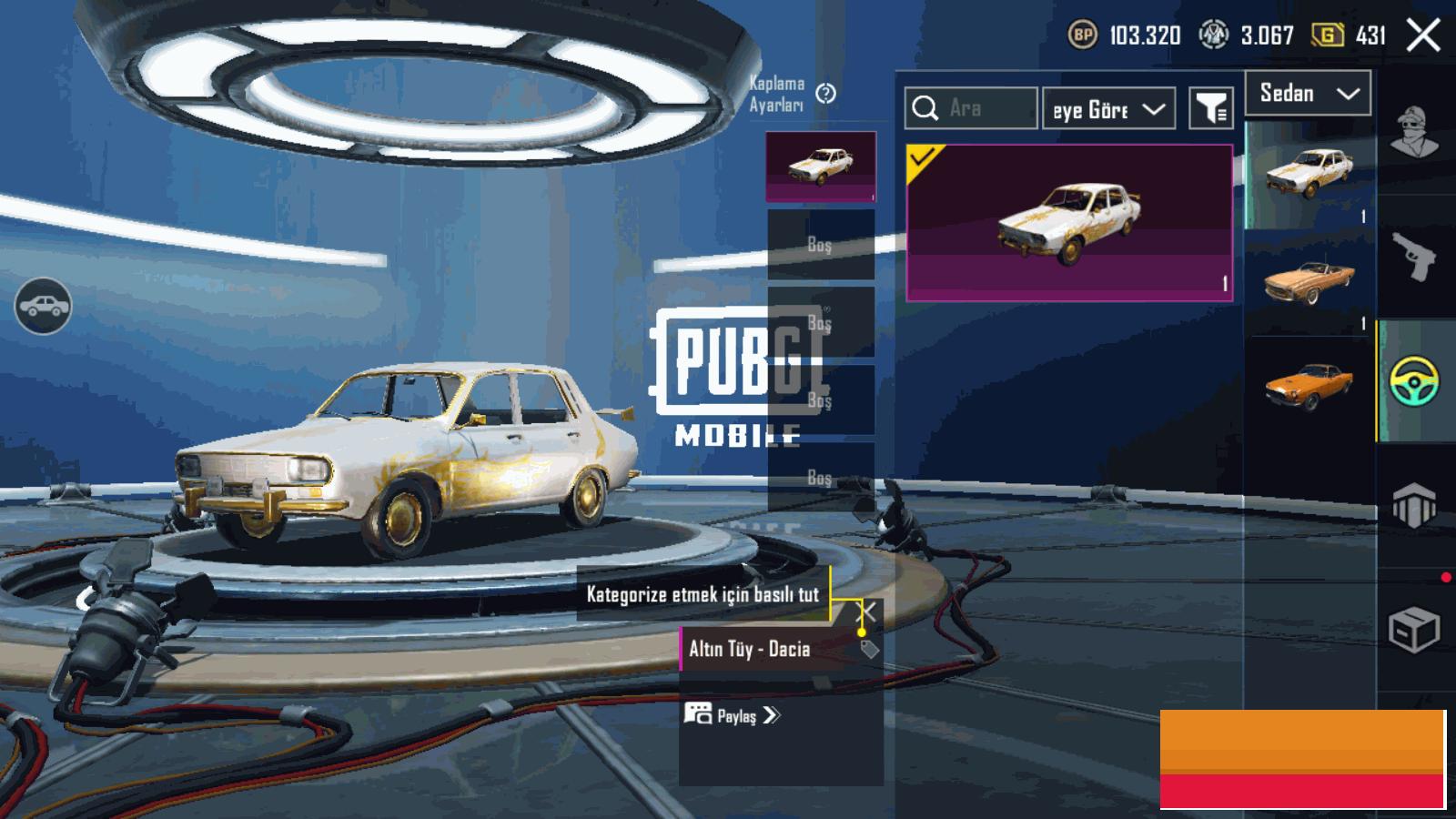Share the skin with Paylaş

(733, 715)
